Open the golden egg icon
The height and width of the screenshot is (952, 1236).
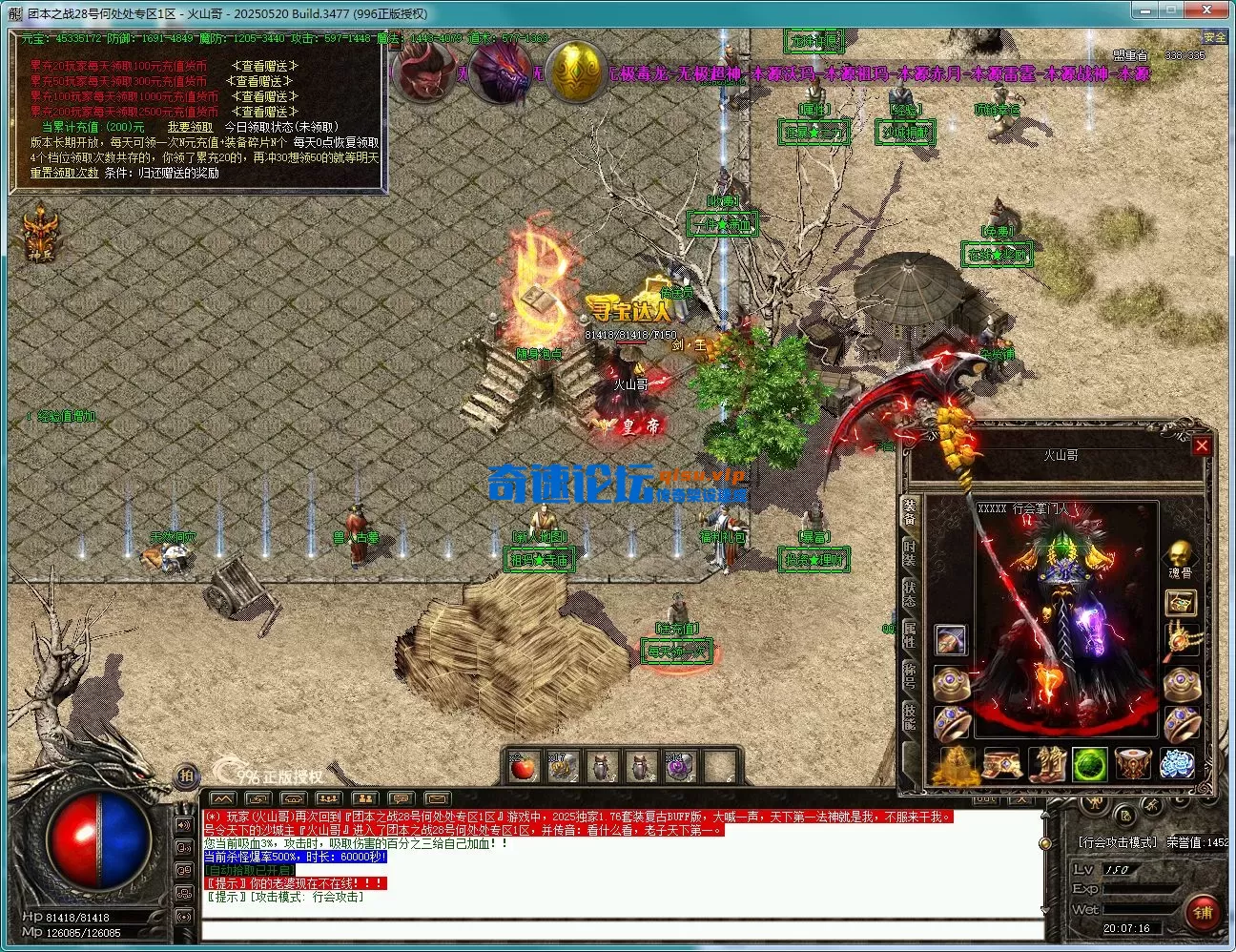[575, 72]
